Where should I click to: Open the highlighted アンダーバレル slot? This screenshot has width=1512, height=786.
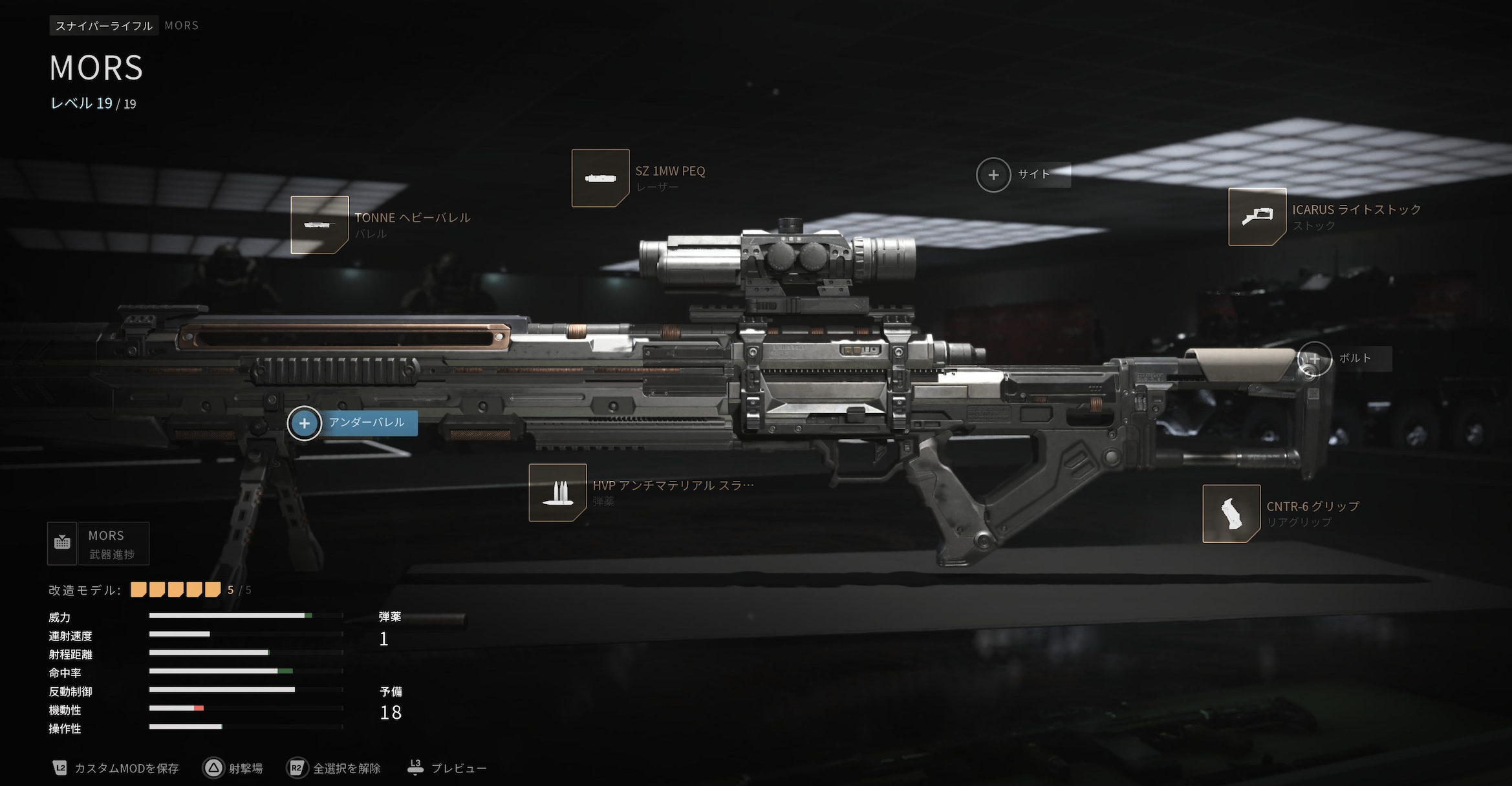pyautogui.click(x=304, y=423)
